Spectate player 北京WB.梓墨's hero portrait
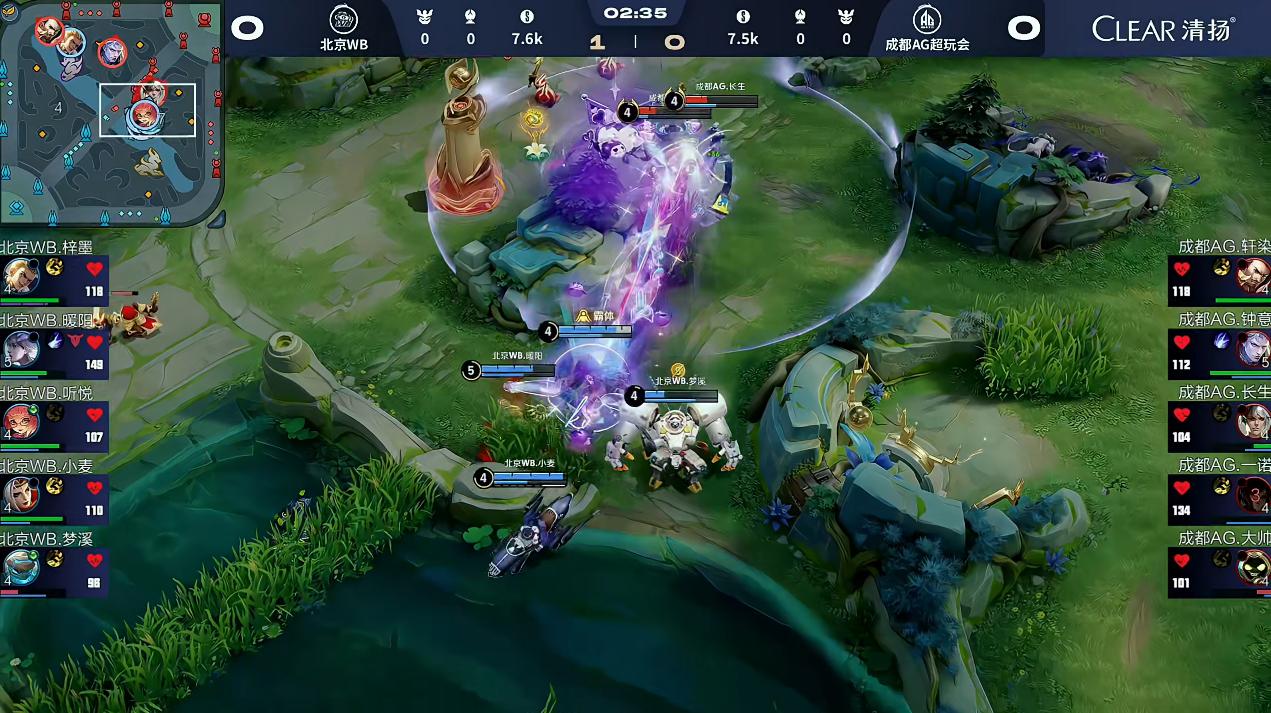 20,275
